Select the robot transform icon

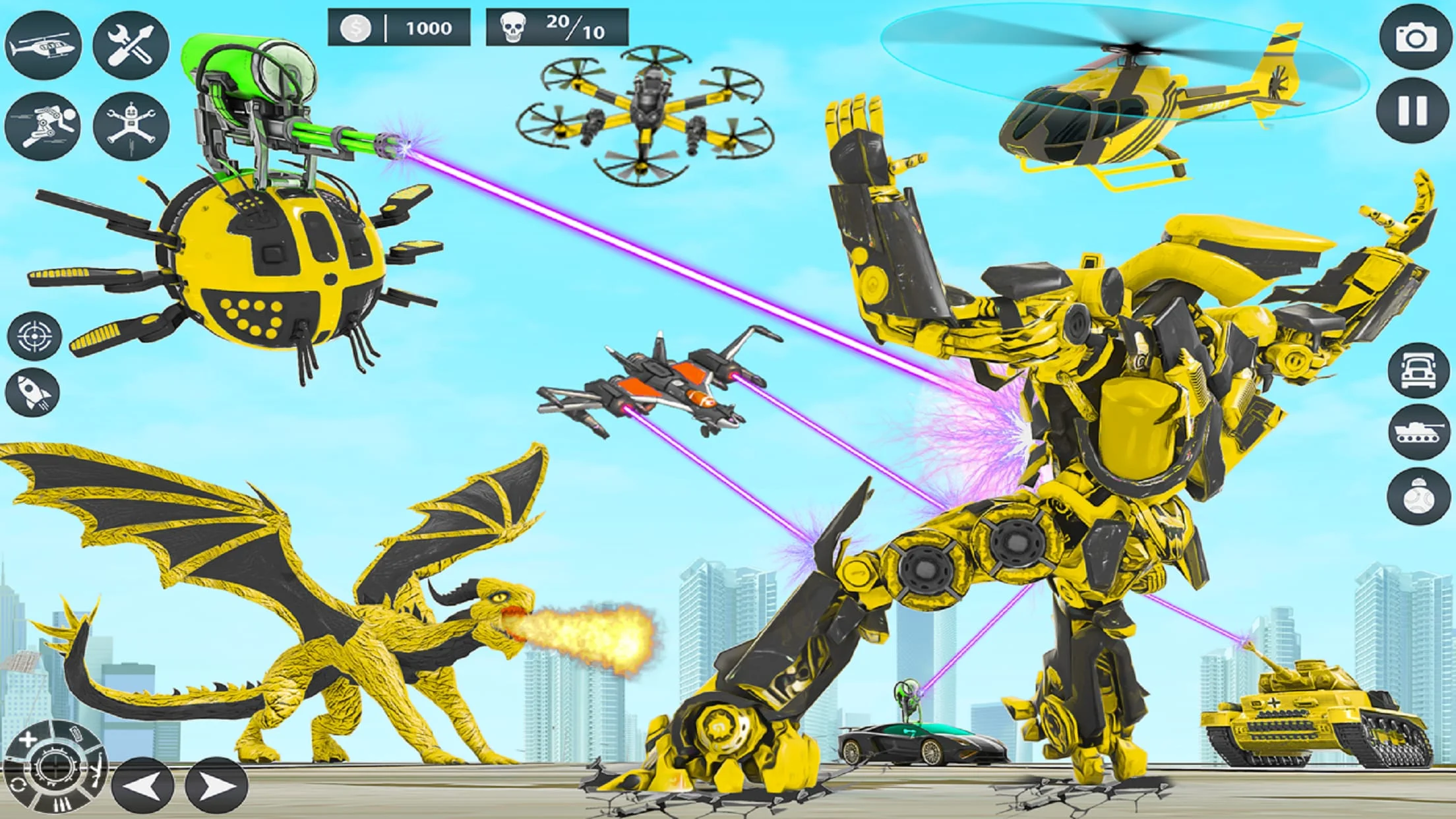(x=131, y=127)
